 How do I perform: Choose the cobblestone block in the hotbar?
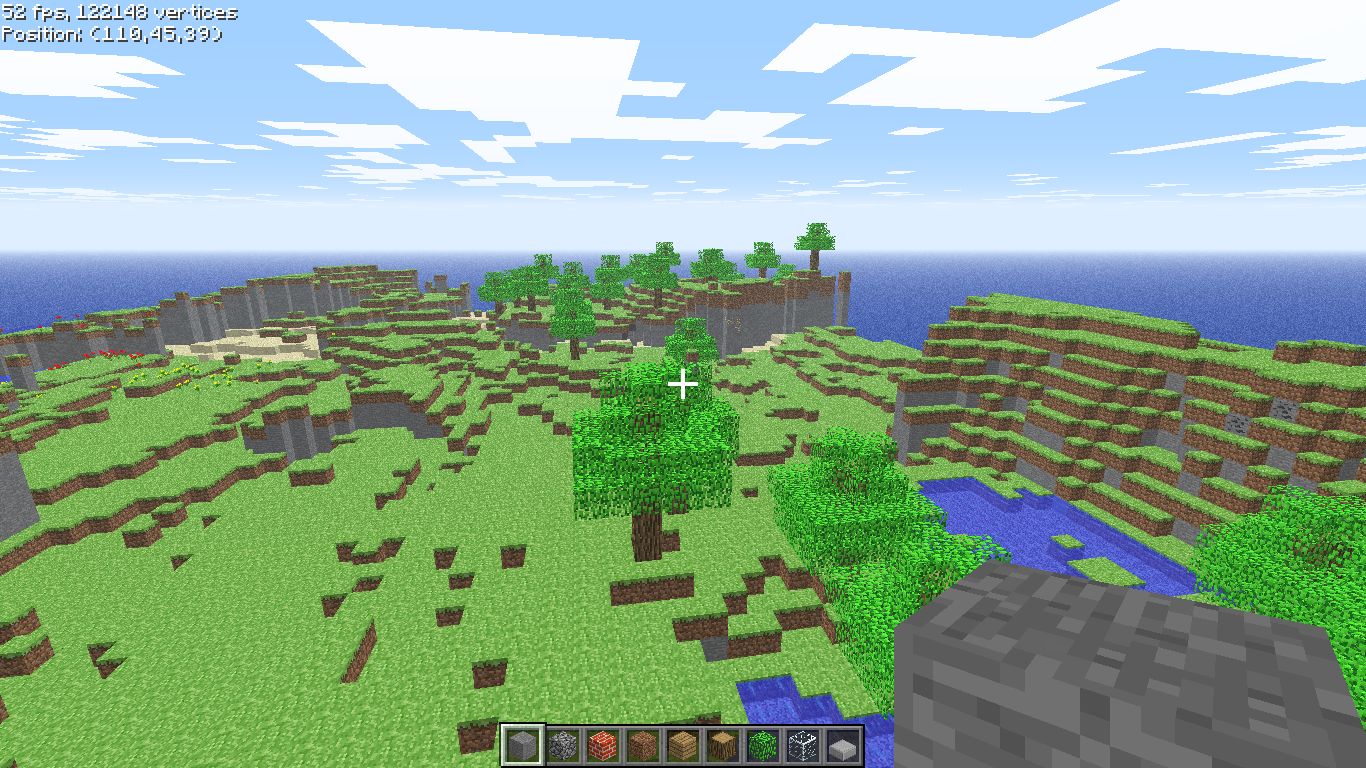click(562, 745)
